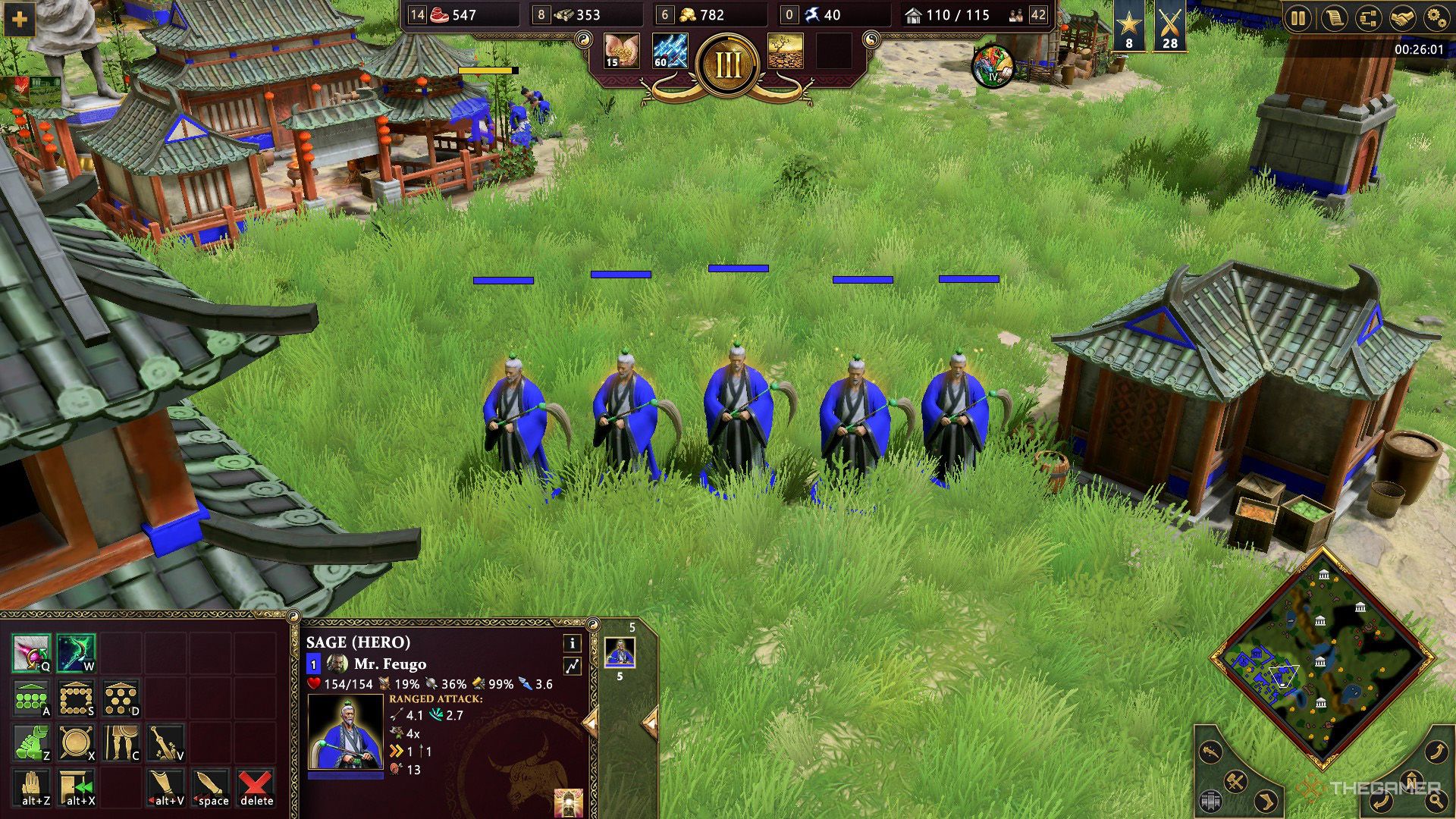Open the Technology Tree icon
The width and height of the screenshot is (1456, 819).
[1369, 18]
